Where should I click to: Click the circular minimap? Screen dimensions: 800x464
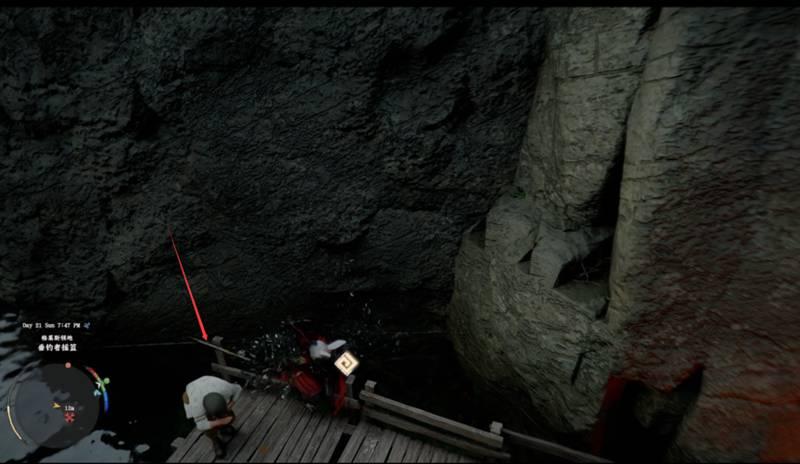pos(55,404)
